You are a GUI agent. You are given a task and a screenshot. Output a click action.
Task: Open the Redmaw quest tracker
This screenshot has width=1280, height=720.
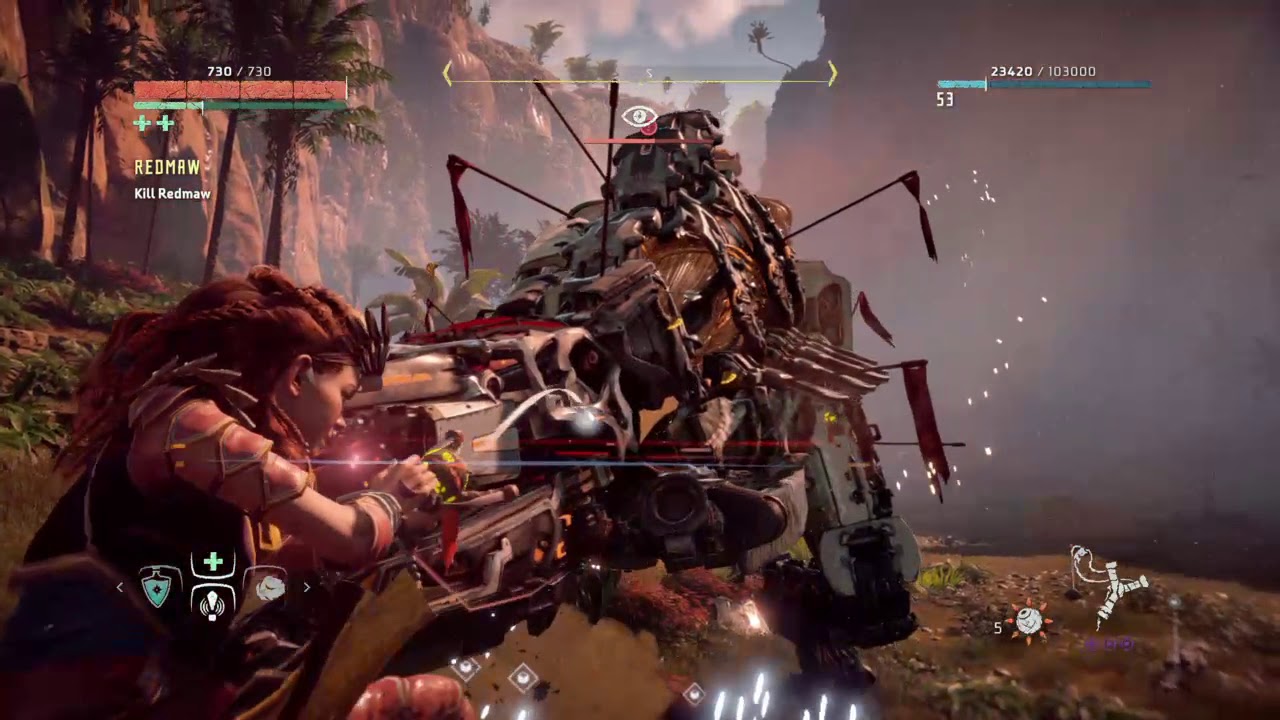167,168
